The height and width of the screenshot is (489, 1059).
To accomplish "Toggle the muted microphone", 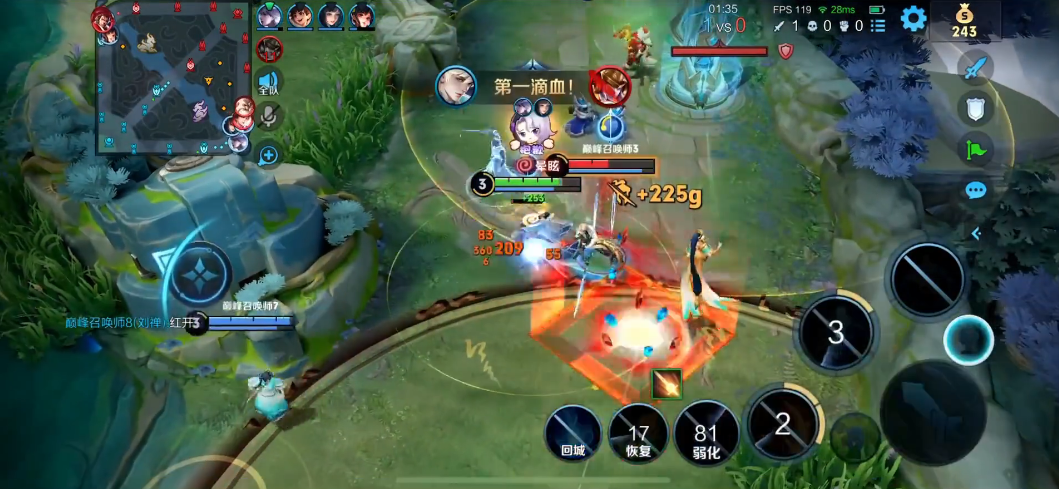I will 268,117.
